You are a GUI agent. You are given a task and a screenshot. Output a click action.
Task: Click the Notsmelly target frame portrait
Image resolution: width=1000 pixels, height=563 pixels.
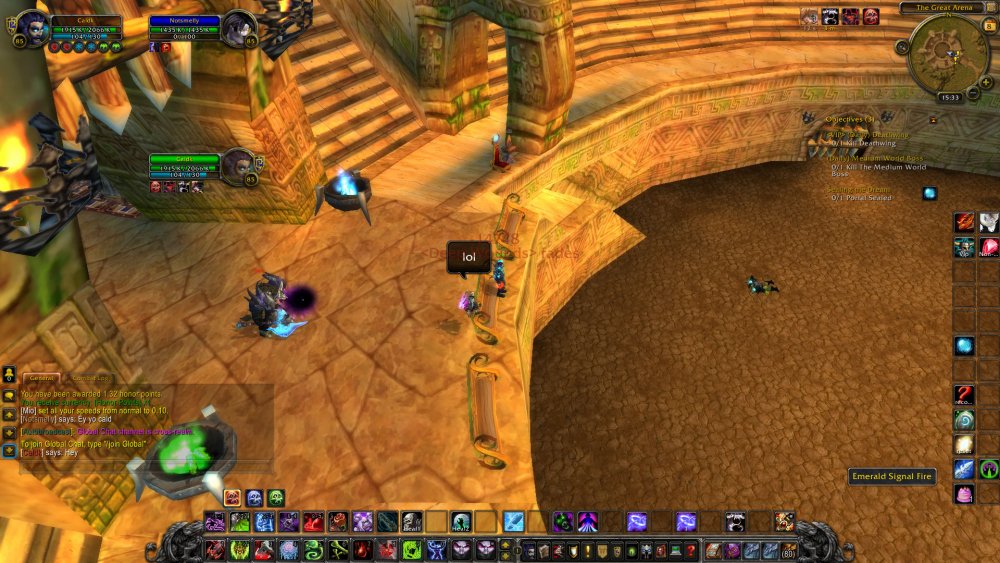(x=238, y=27)
